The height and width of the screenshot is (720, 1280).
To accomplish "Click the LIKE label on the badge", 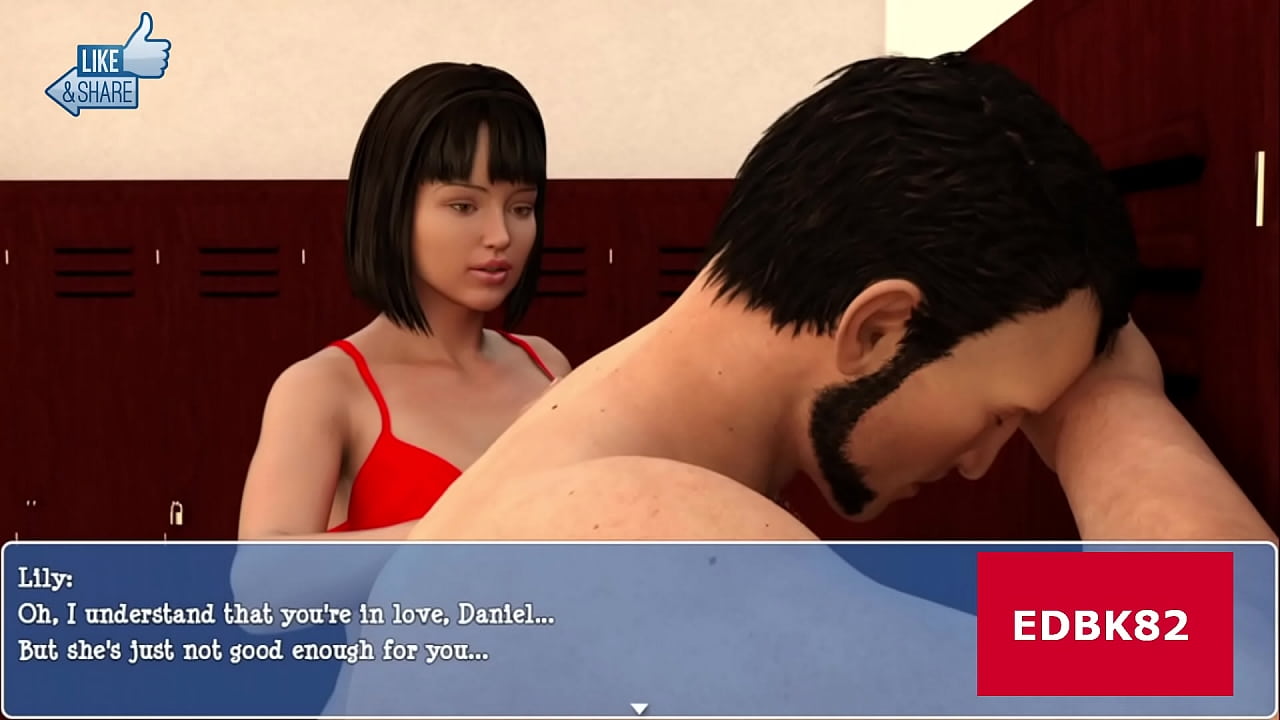I will [99, 58].
